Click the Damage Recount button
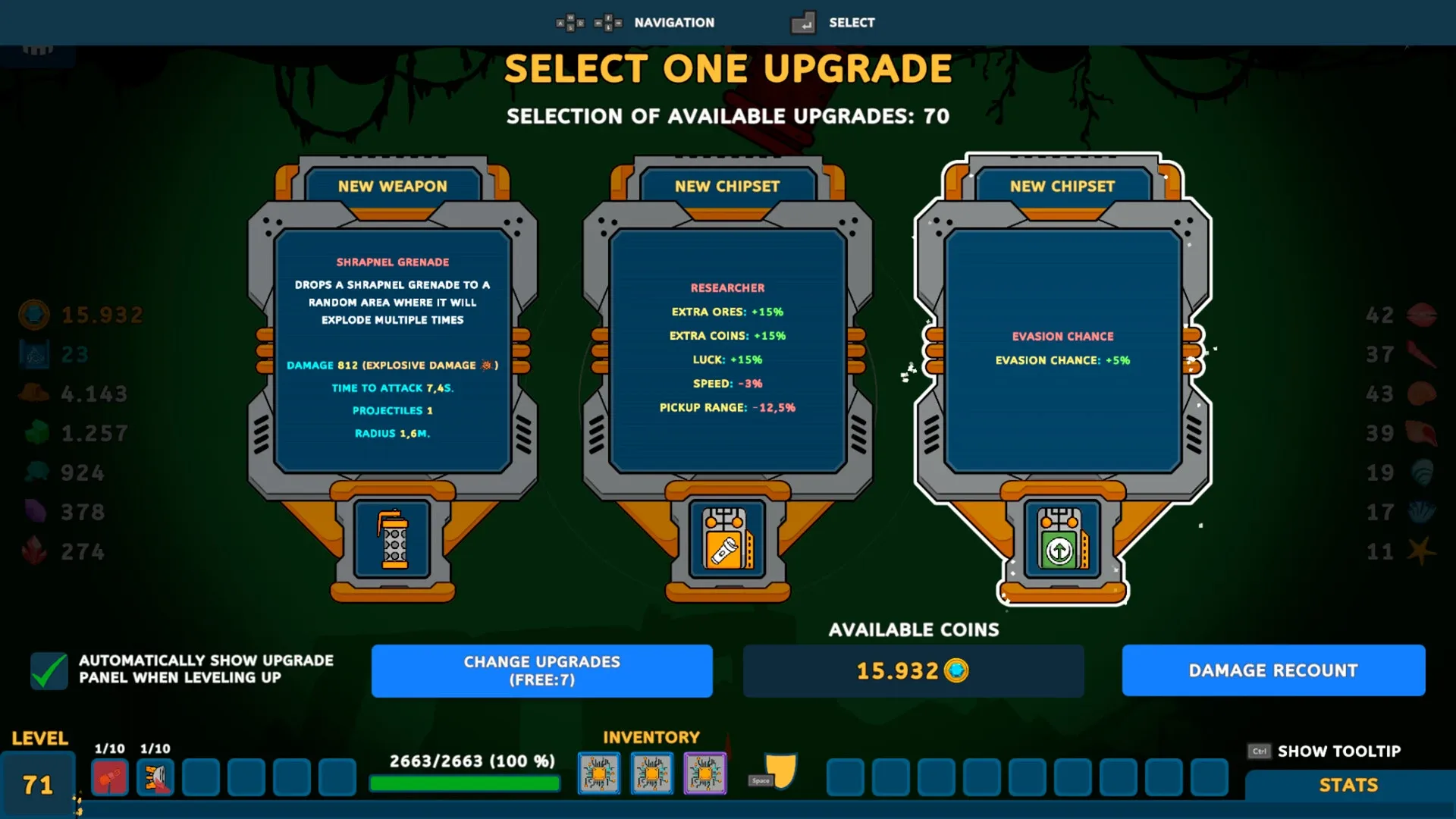 tap(1273, 670)
